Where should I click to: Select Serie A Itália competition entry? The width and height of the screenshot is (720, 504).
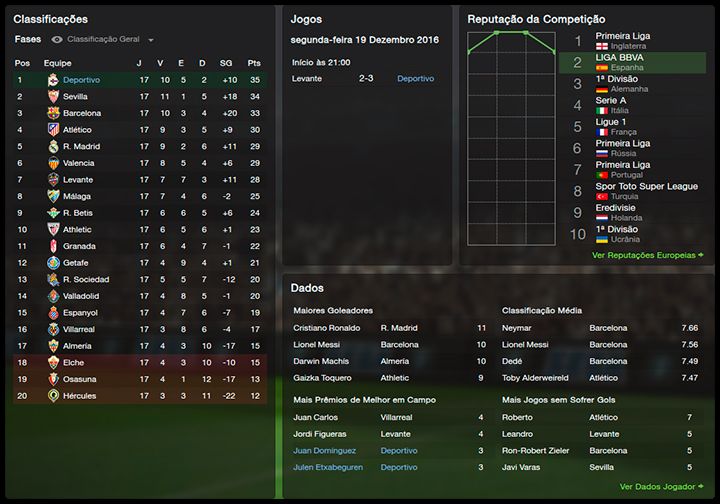(x=612, y=105)
